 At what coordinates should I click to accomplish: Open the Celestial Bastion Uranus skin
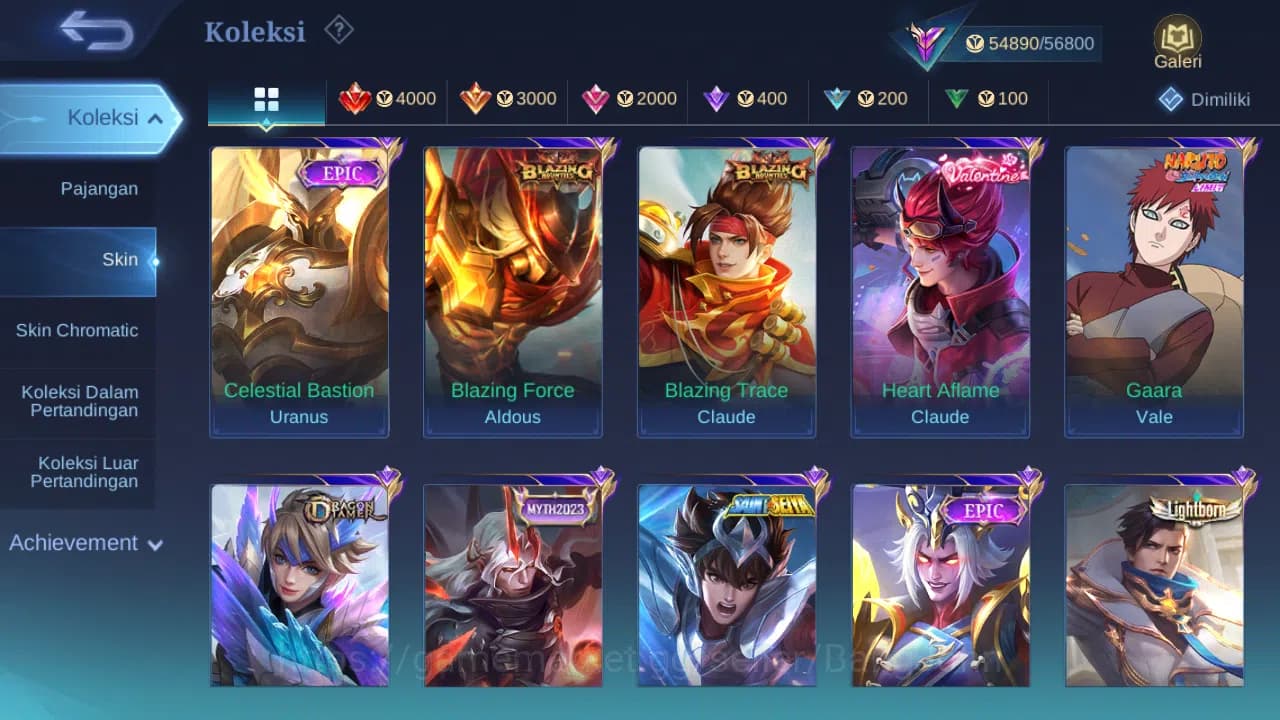pyautogui.click(x=299, y=290)
